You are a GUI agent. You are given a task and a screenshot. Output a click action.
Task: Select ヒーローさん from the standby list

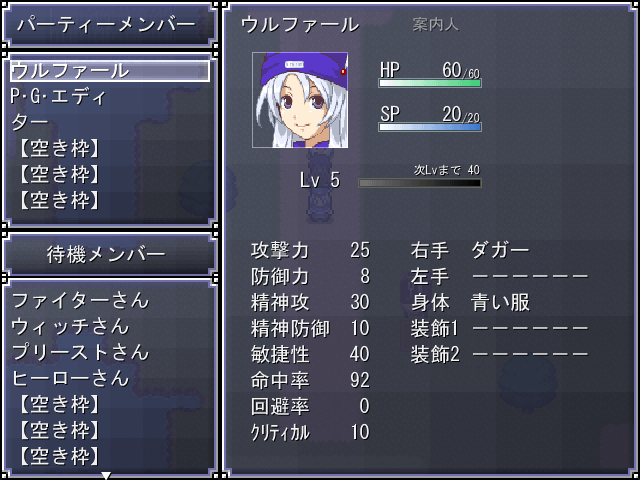70,378
